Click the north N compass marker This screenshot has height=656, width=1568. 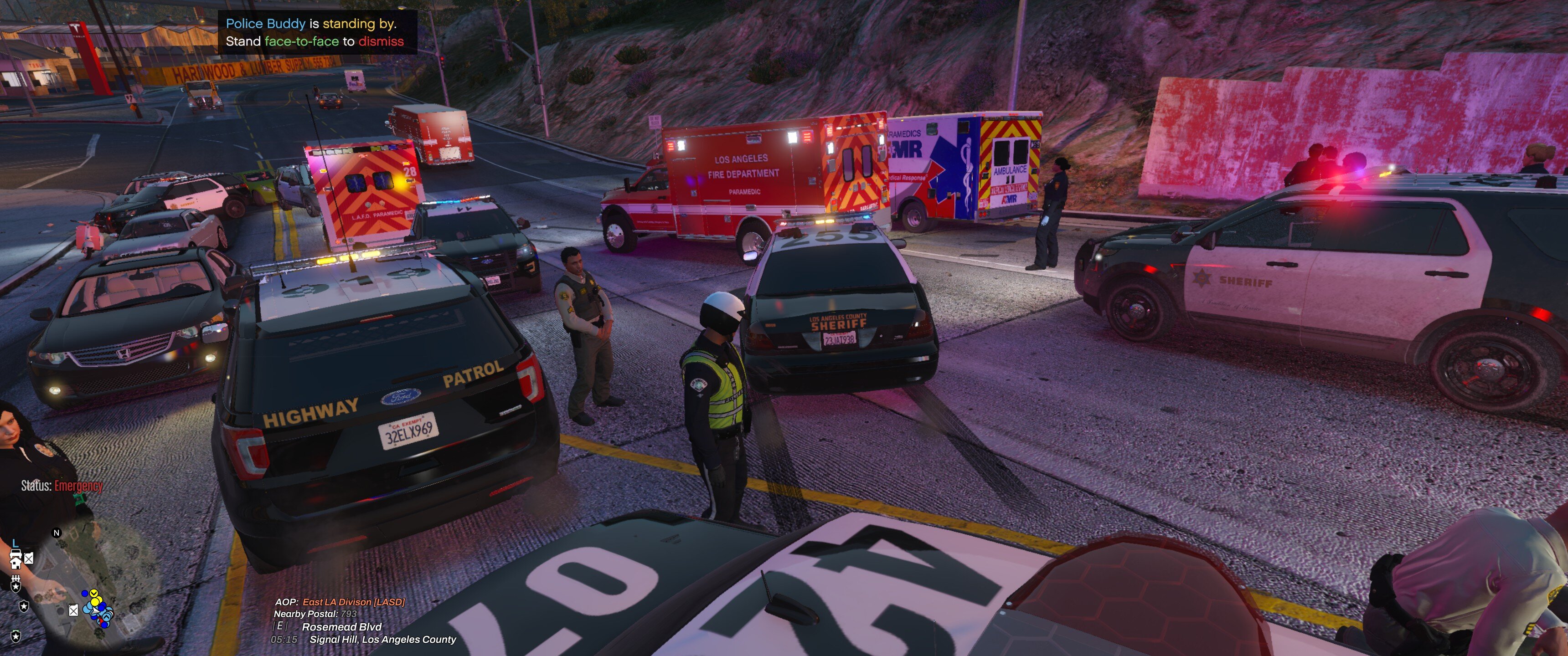(57, 533)
